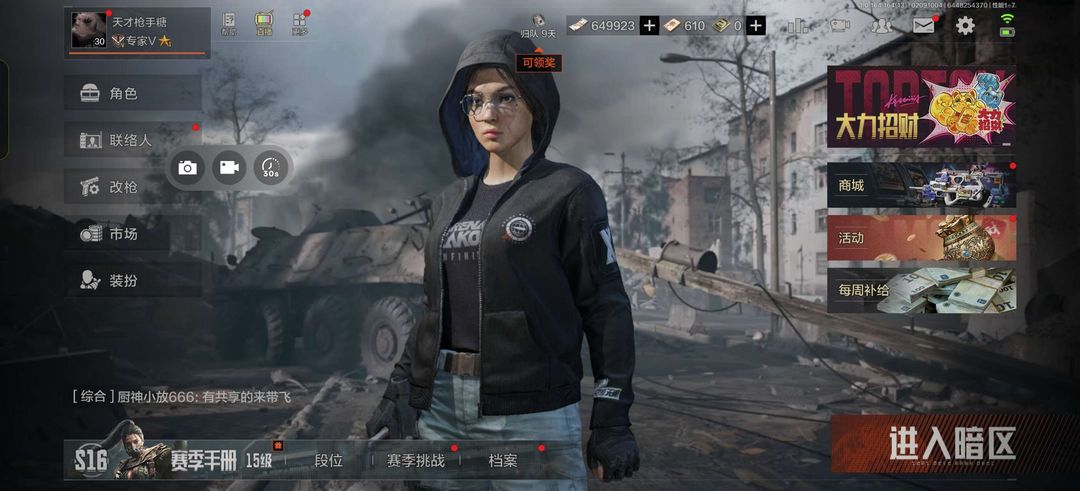Open the mail envelope icon
1080x491 pixels.
click(x=923, y=26)
